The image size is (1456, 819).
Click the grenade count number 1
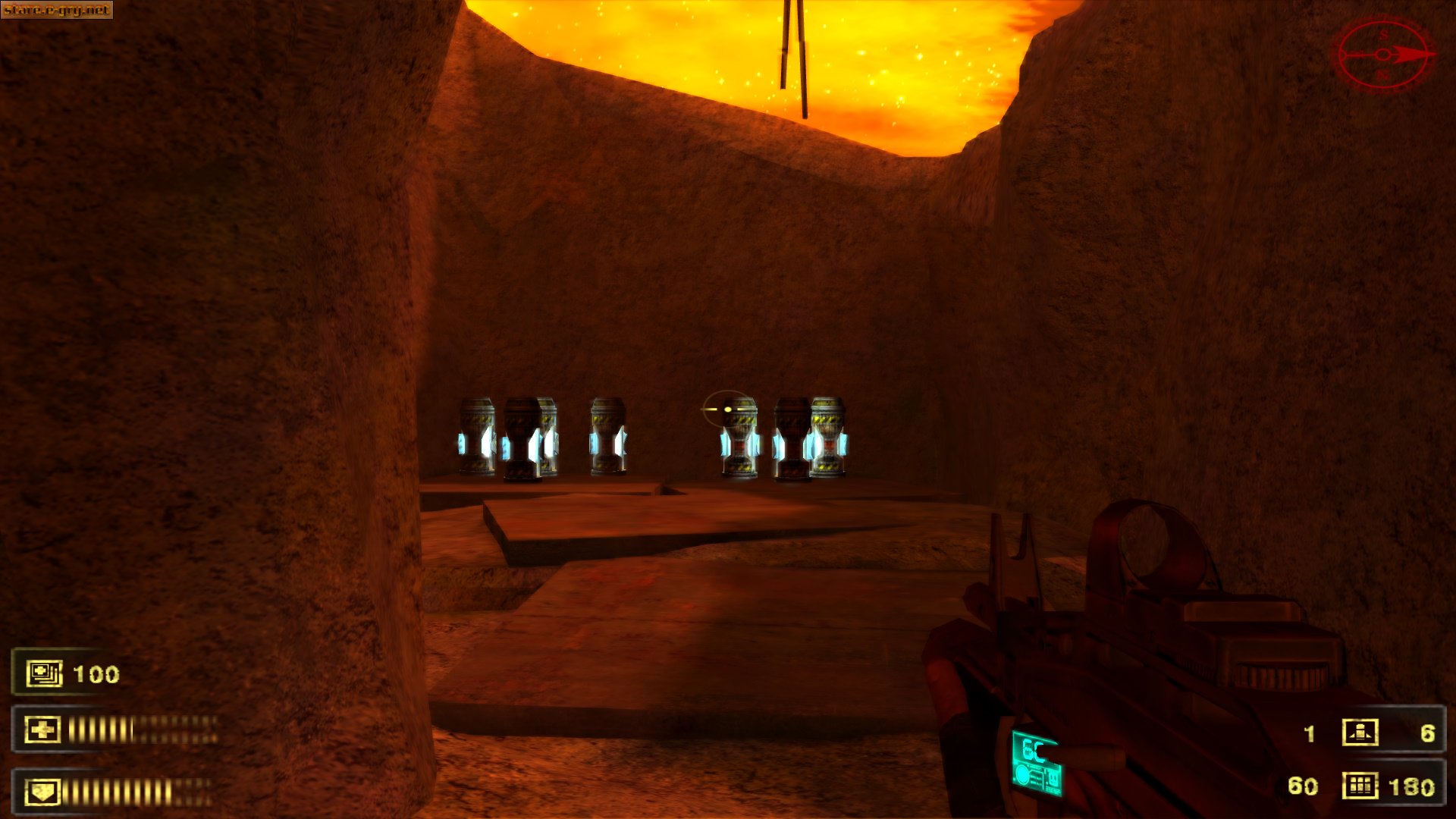coord(1307,732)
